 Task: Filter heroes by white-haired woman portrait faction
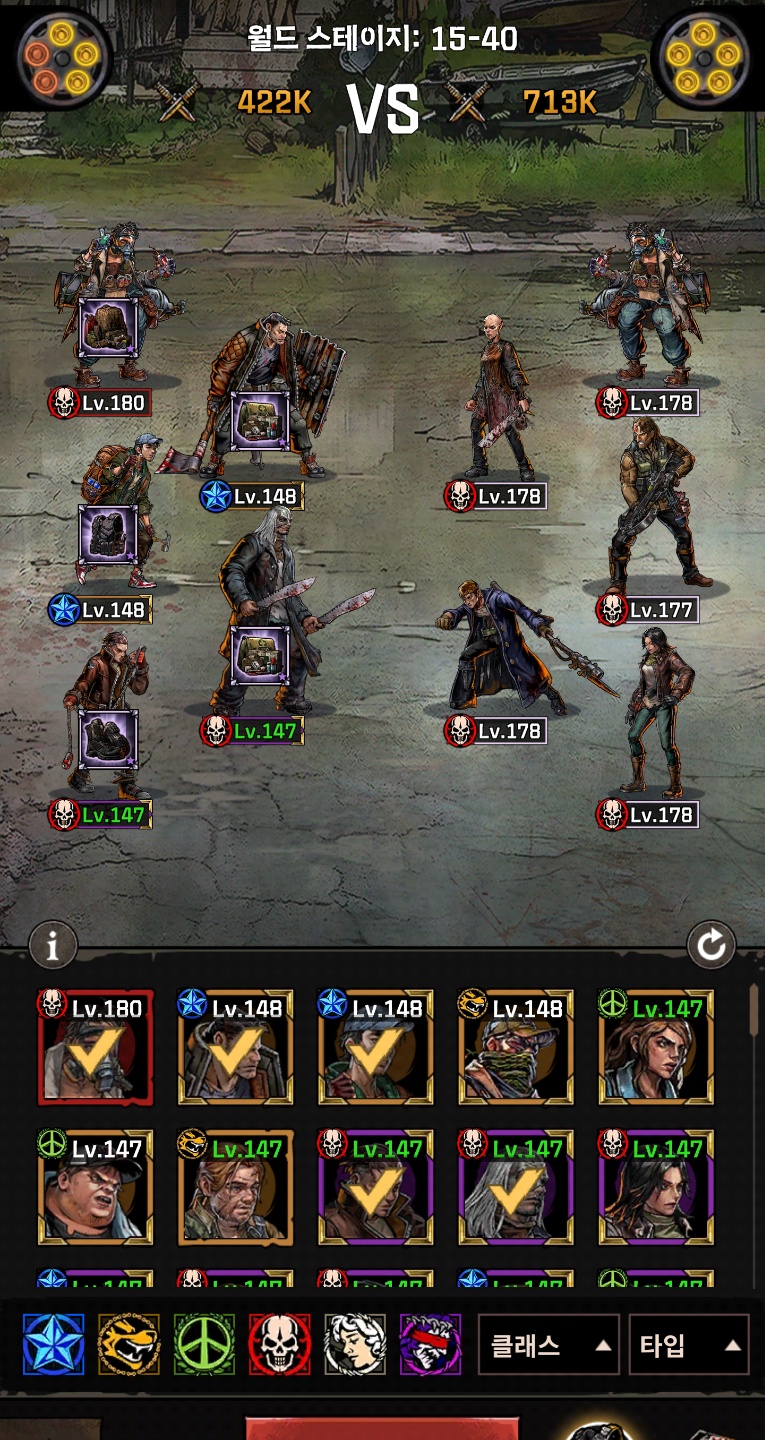355,1344
